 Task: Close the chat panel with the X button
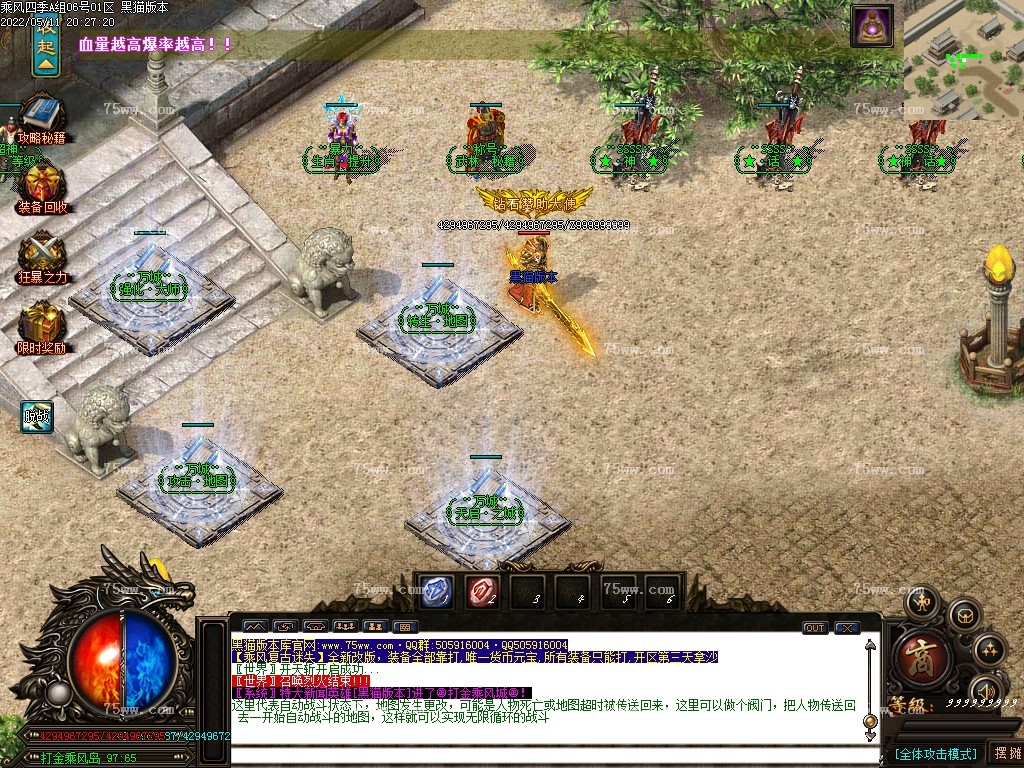(x=847, y=628)
